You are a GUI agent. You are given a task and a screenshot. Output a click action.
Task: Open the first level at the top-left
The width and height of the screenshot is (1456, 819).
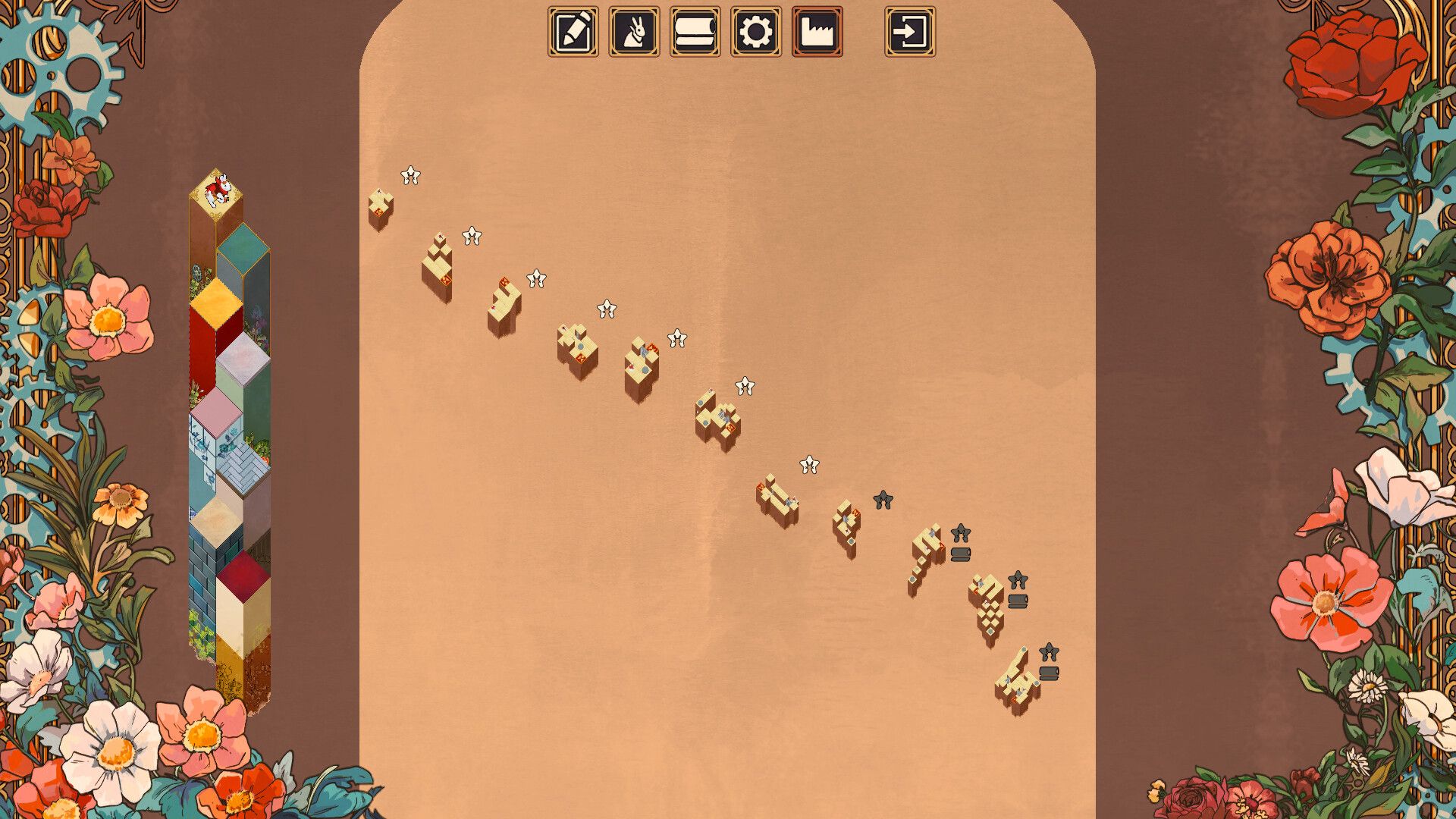(x=380, y=208)
